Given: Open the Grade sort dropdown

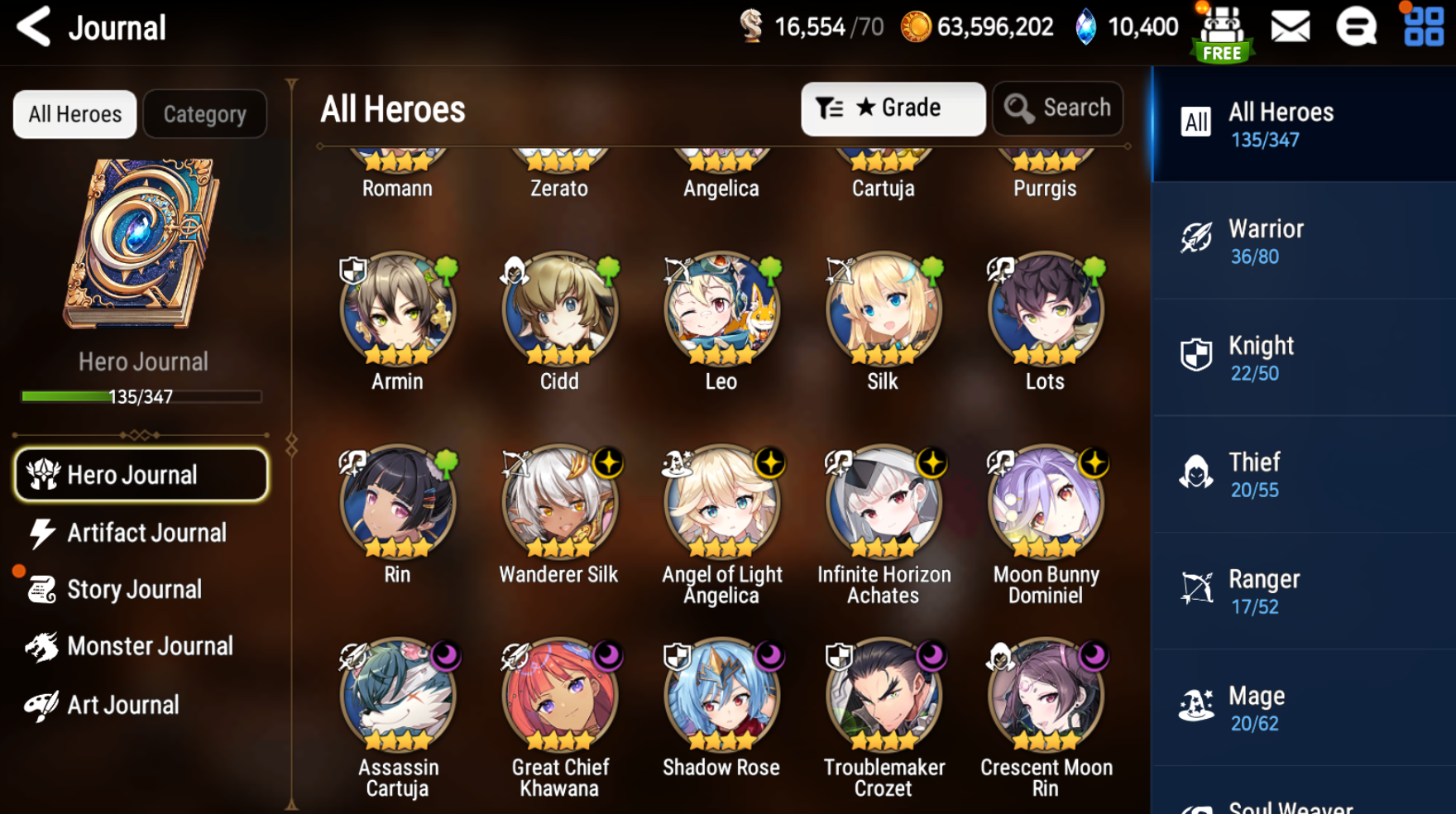Looking at the screenshot, I should pyautogui.click(x=893, y=108).
